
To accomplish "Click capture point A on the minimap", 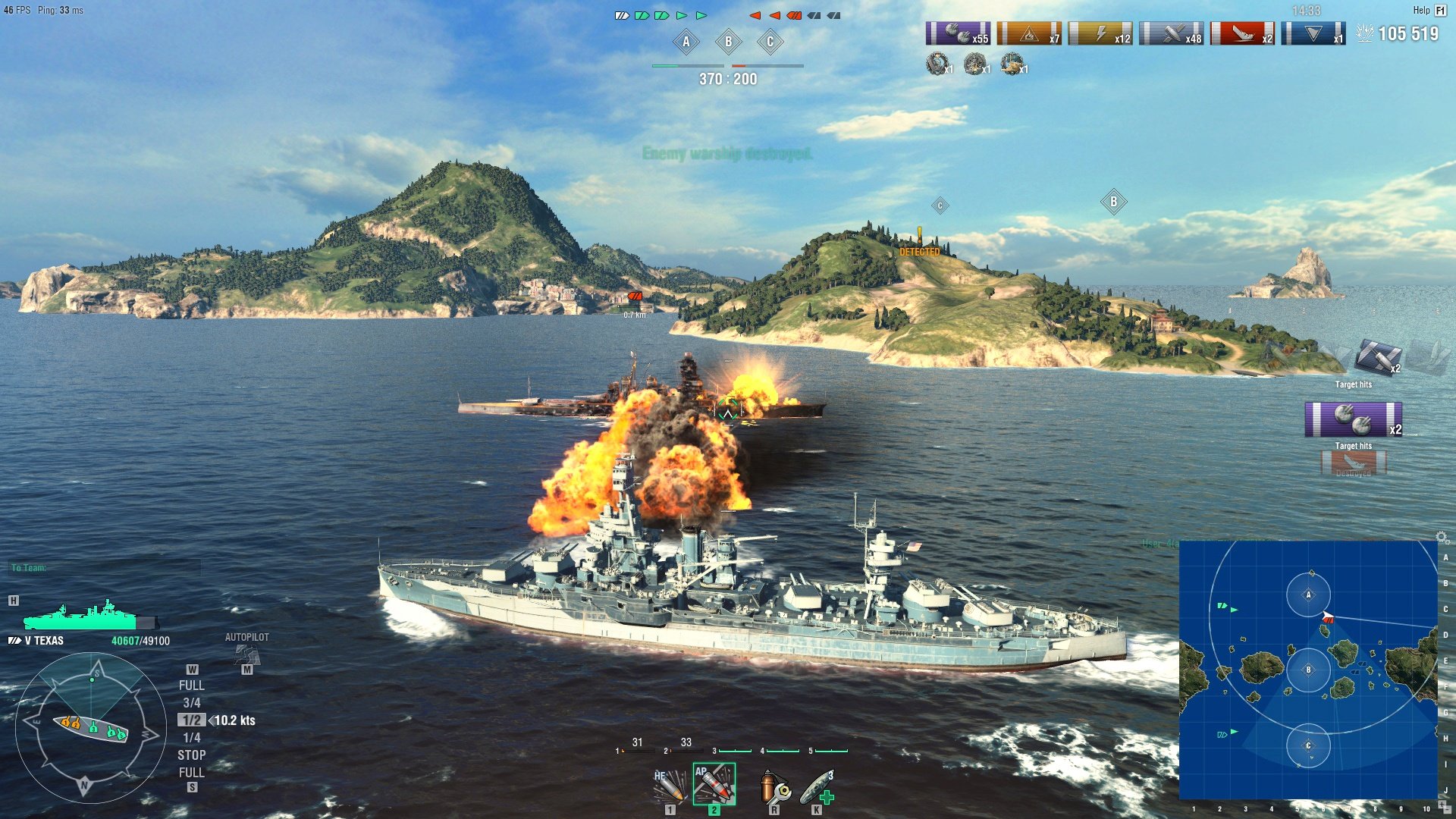I will click(1308, 595).
